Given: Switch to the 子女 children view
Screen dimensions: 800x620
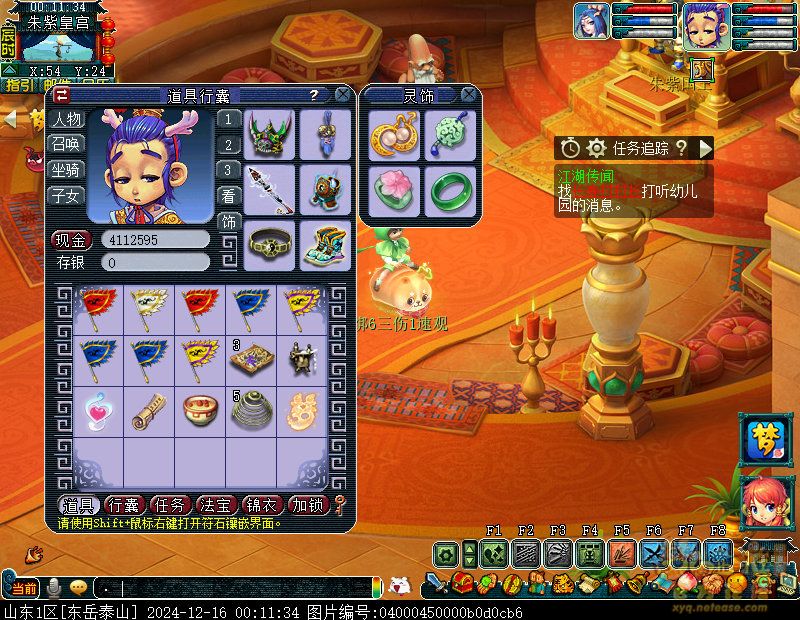Looking at the screenshot, I should (66, 195).
